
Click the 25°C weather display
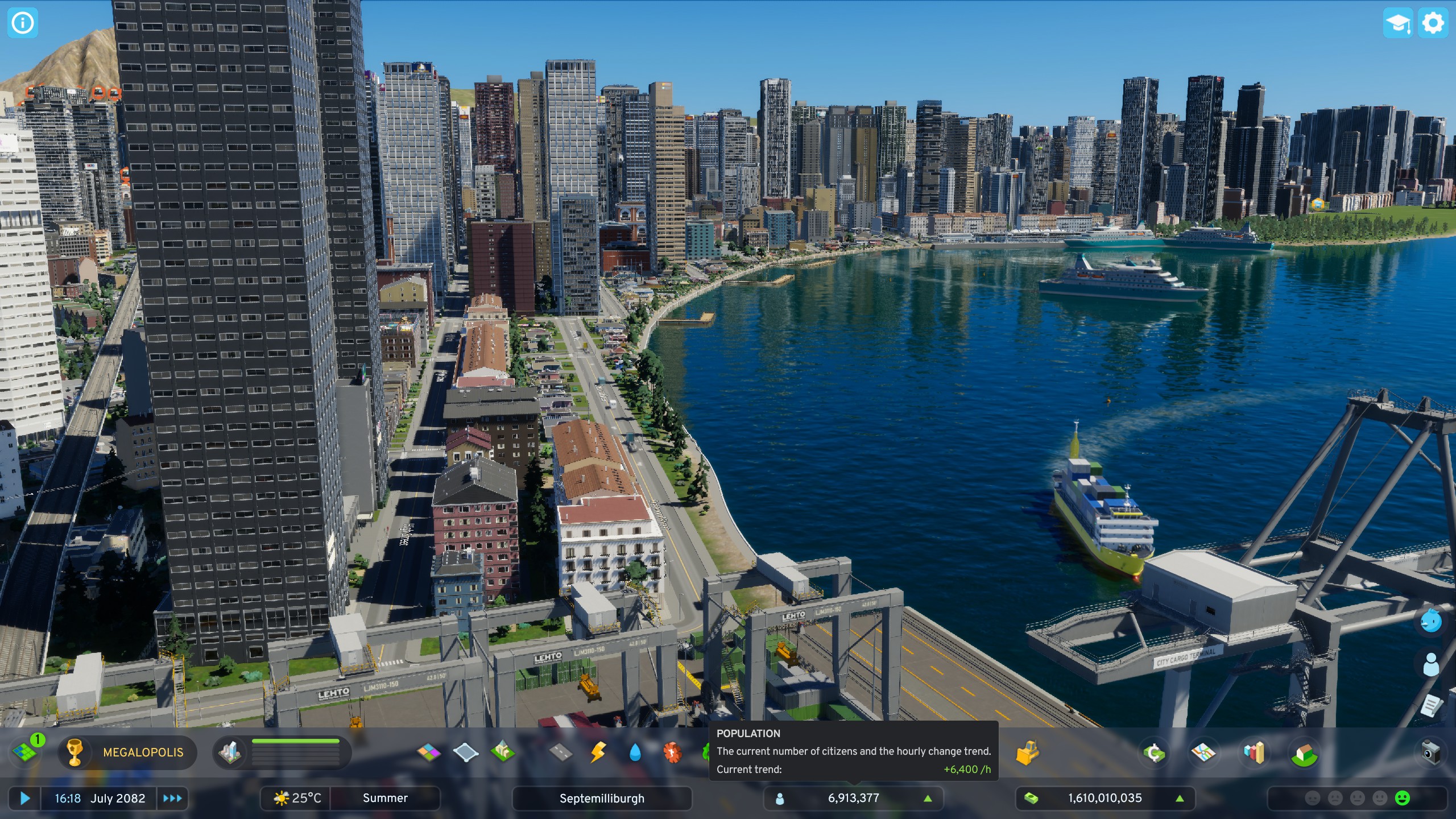click(x=297, y=798)
